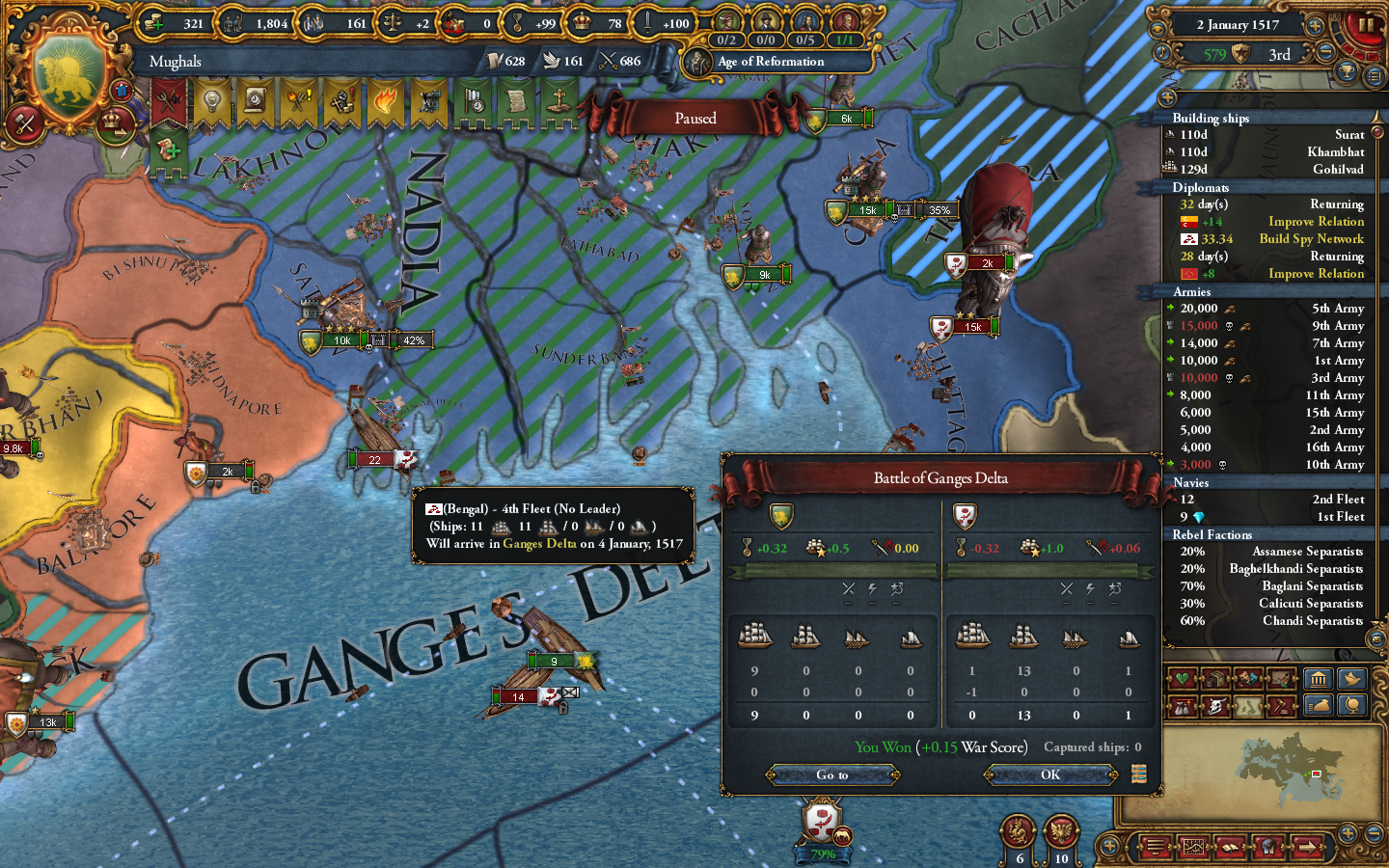This screenshot has height=868, width=1389.
Task: Click the increase speed chevron beside the date
Action: pos(1315,26)
